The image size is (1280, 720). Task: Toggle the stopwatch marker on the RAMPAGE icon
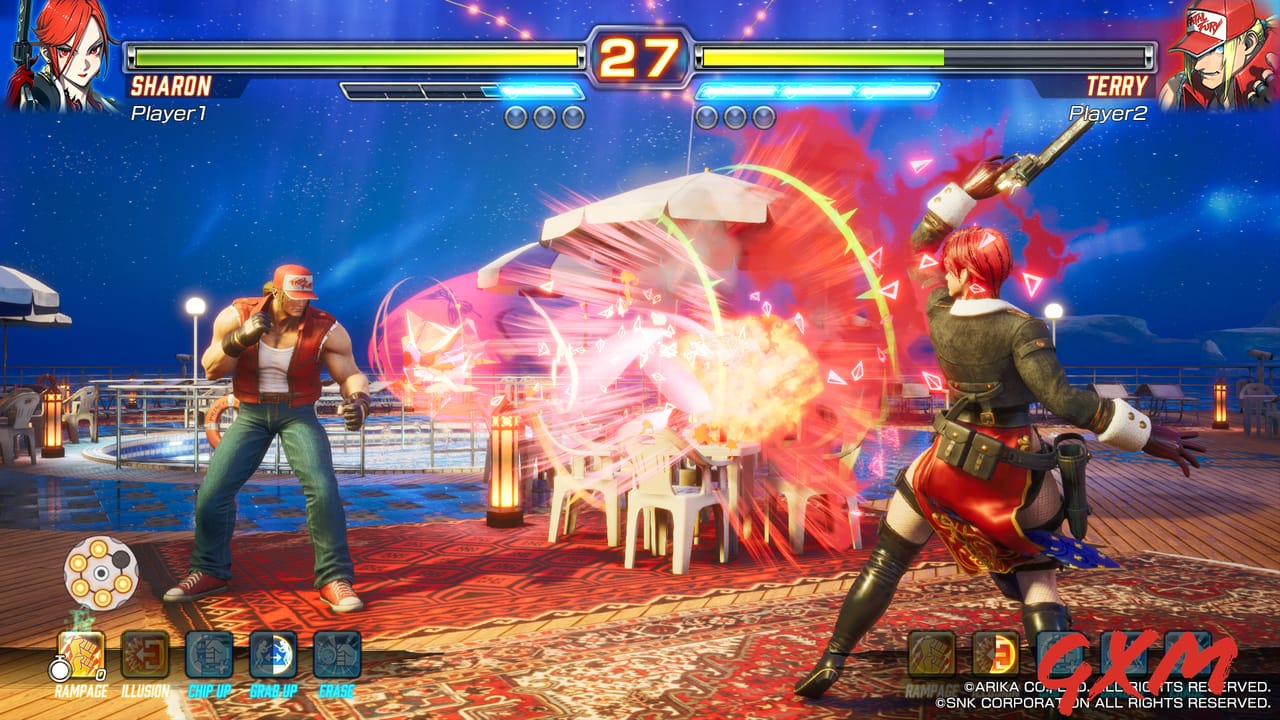tap(58, 667)
